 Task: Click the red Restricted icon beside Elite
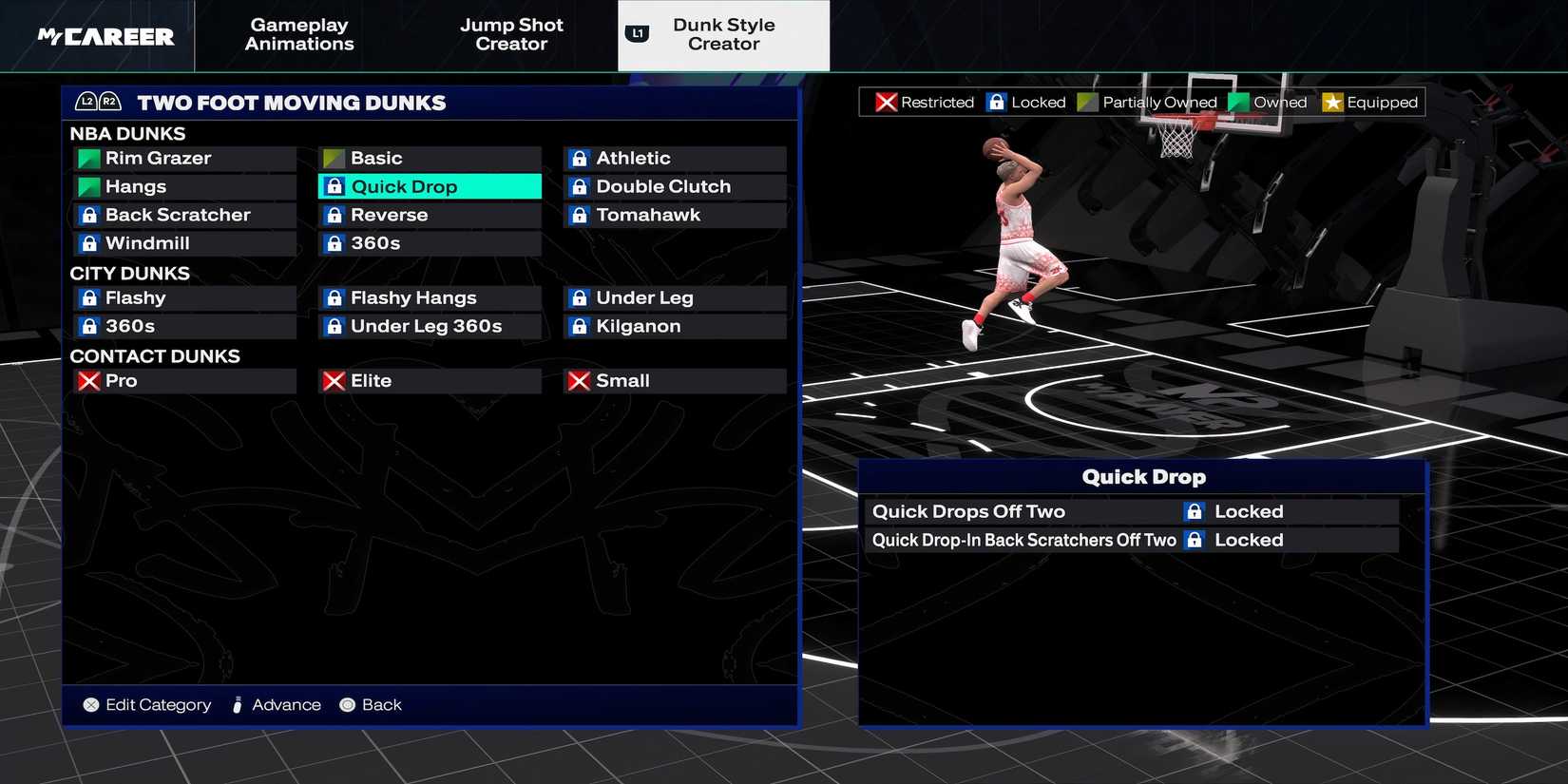(x=334, y=380)
